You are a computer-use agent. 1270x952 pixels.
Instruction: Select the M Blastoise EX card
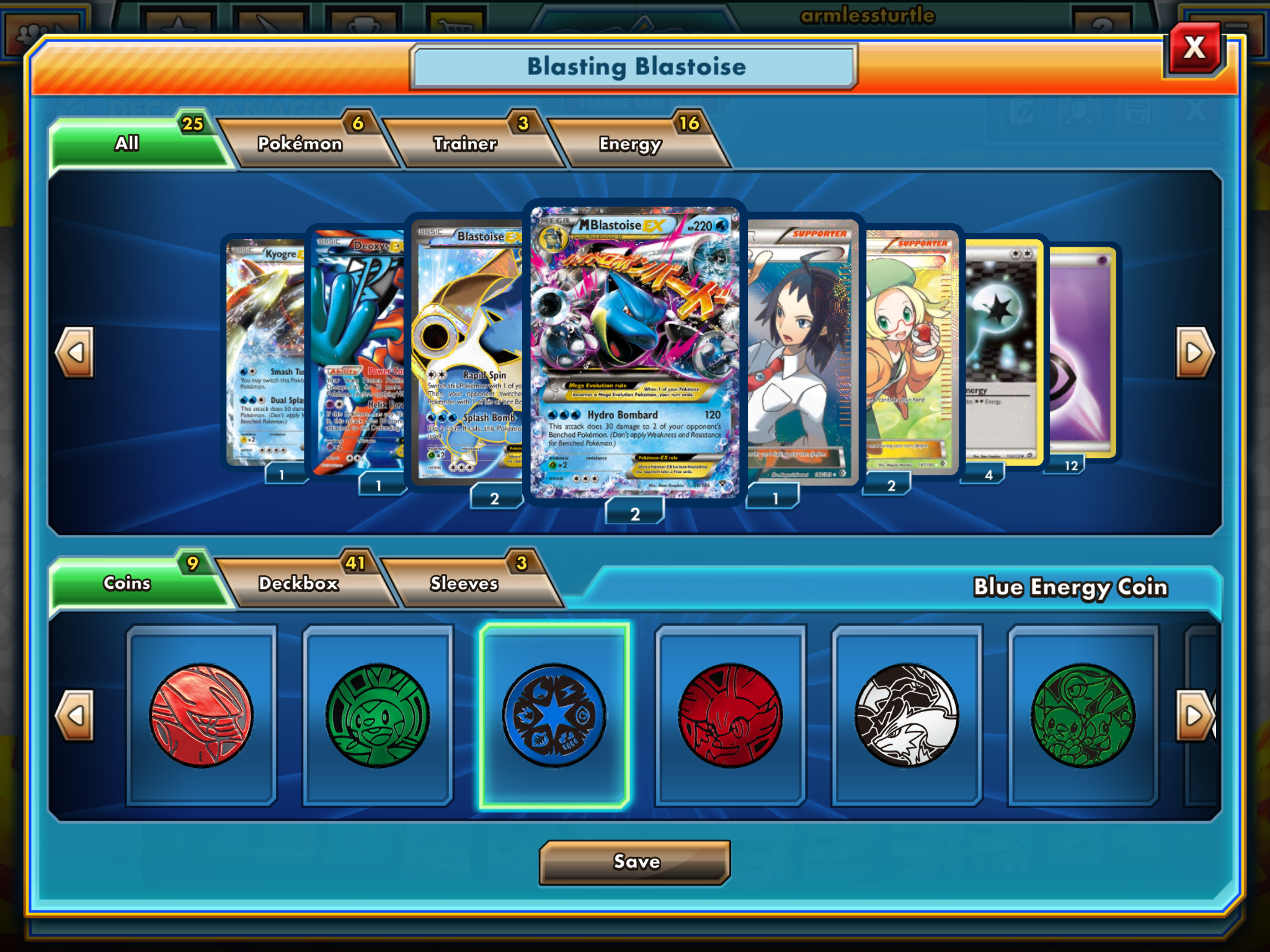pos(634,351)
